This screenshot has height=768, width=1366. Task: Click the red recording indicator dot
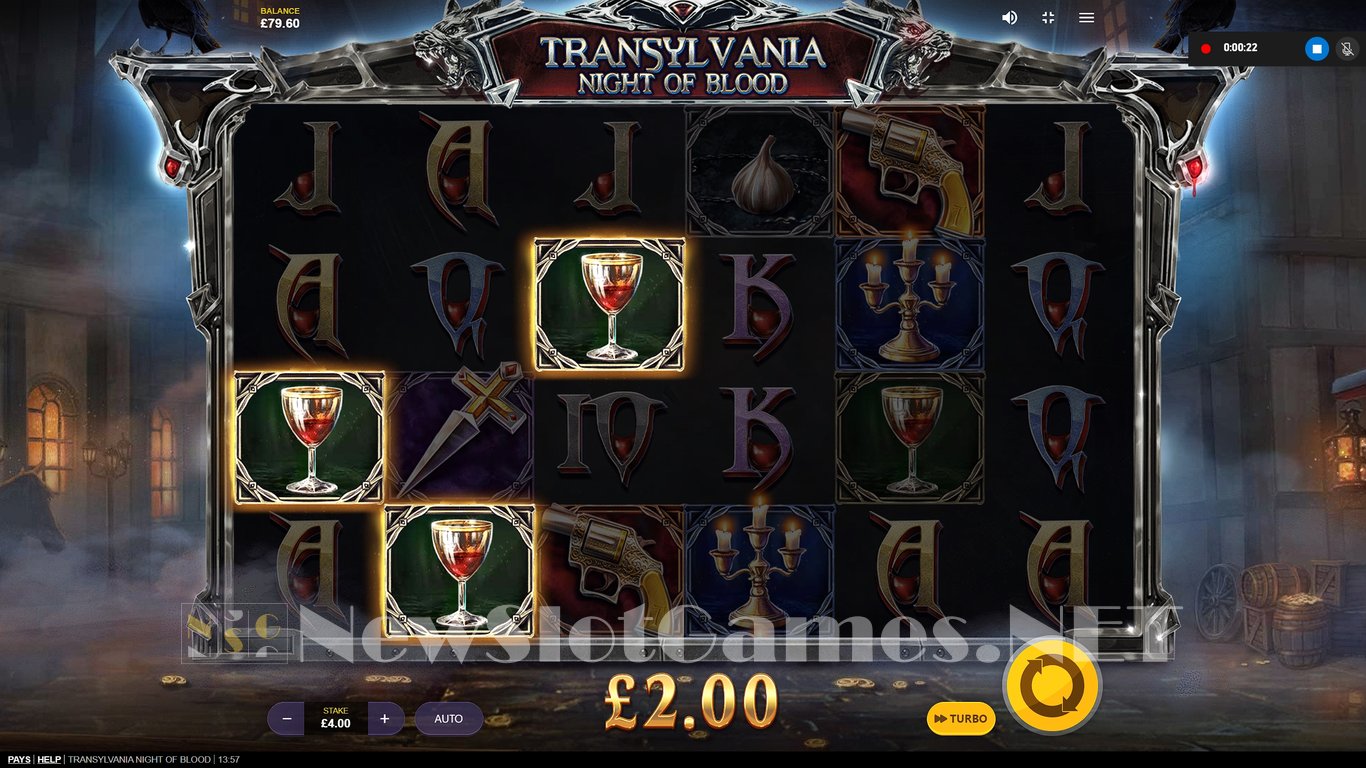[x=1207, y=47]
